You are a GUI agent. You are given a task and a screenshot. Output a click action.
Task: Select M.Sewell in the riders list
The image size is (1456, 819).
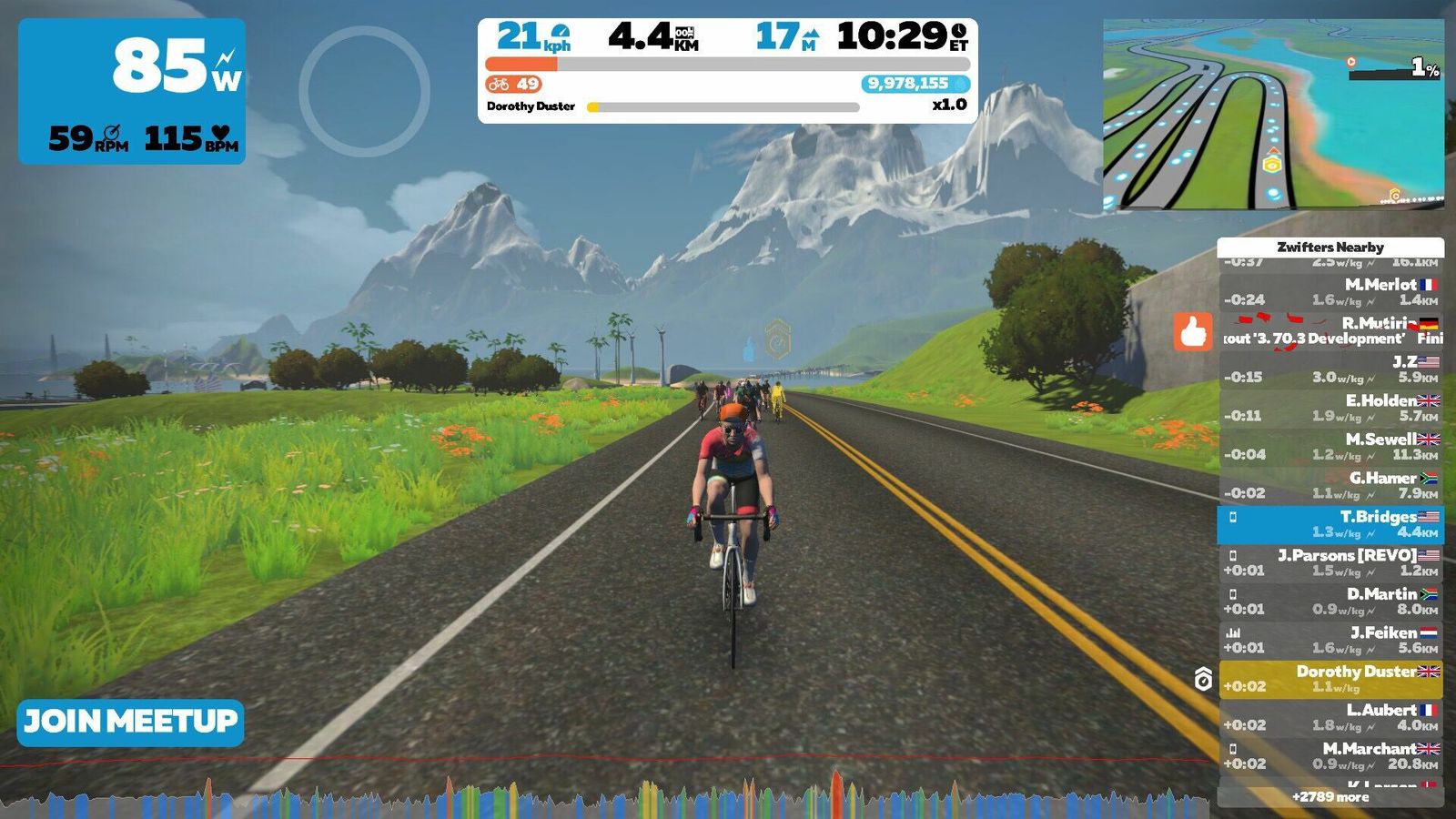tap(1330, 447)
